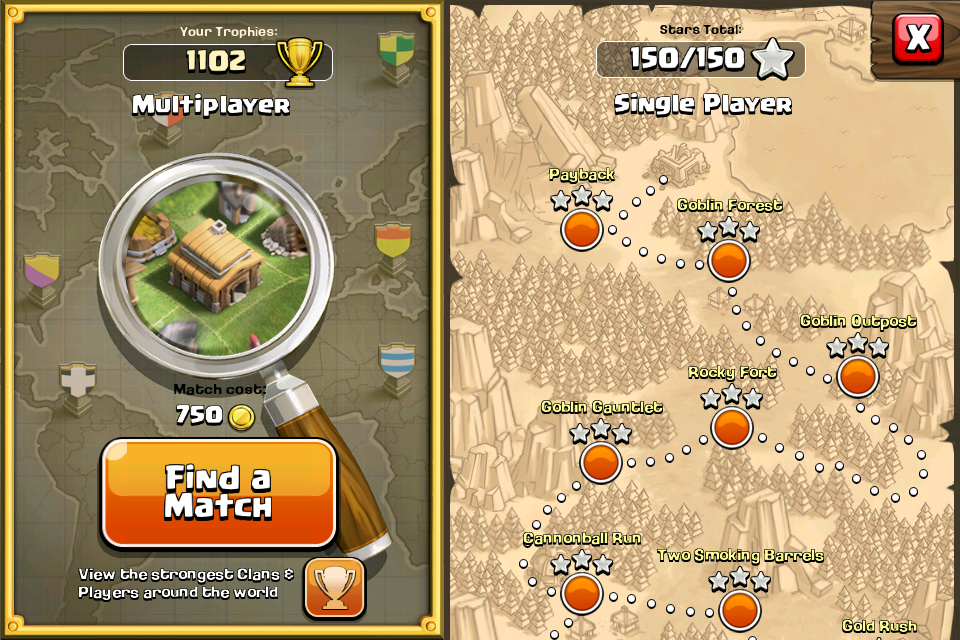The height and width of the screenshot is (640, 960).
Task: Open the Rocky Fort level node
Action: click(732, 427)
